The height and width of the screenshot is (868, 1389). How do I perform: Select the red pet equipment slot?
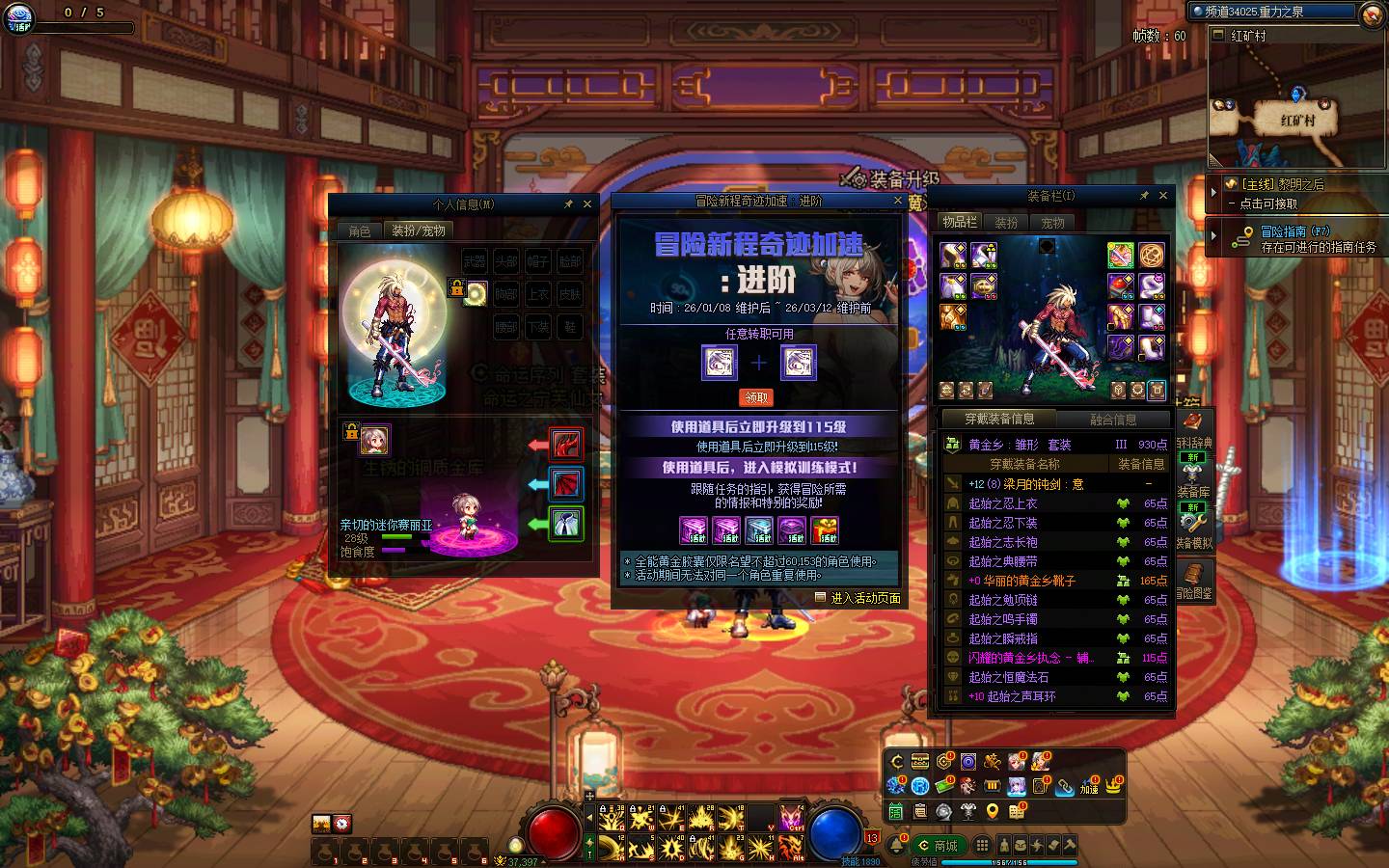566,445
